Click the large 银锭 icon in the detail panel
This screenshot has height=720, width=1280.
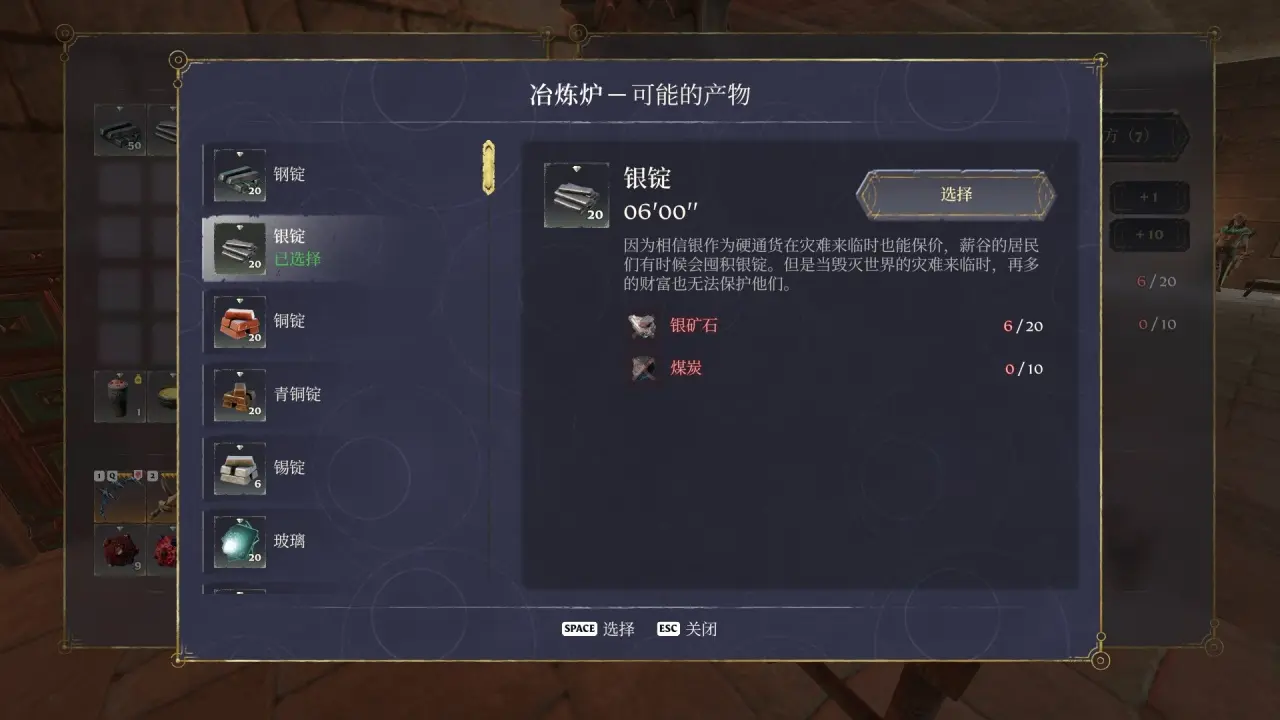click(576, 195)
